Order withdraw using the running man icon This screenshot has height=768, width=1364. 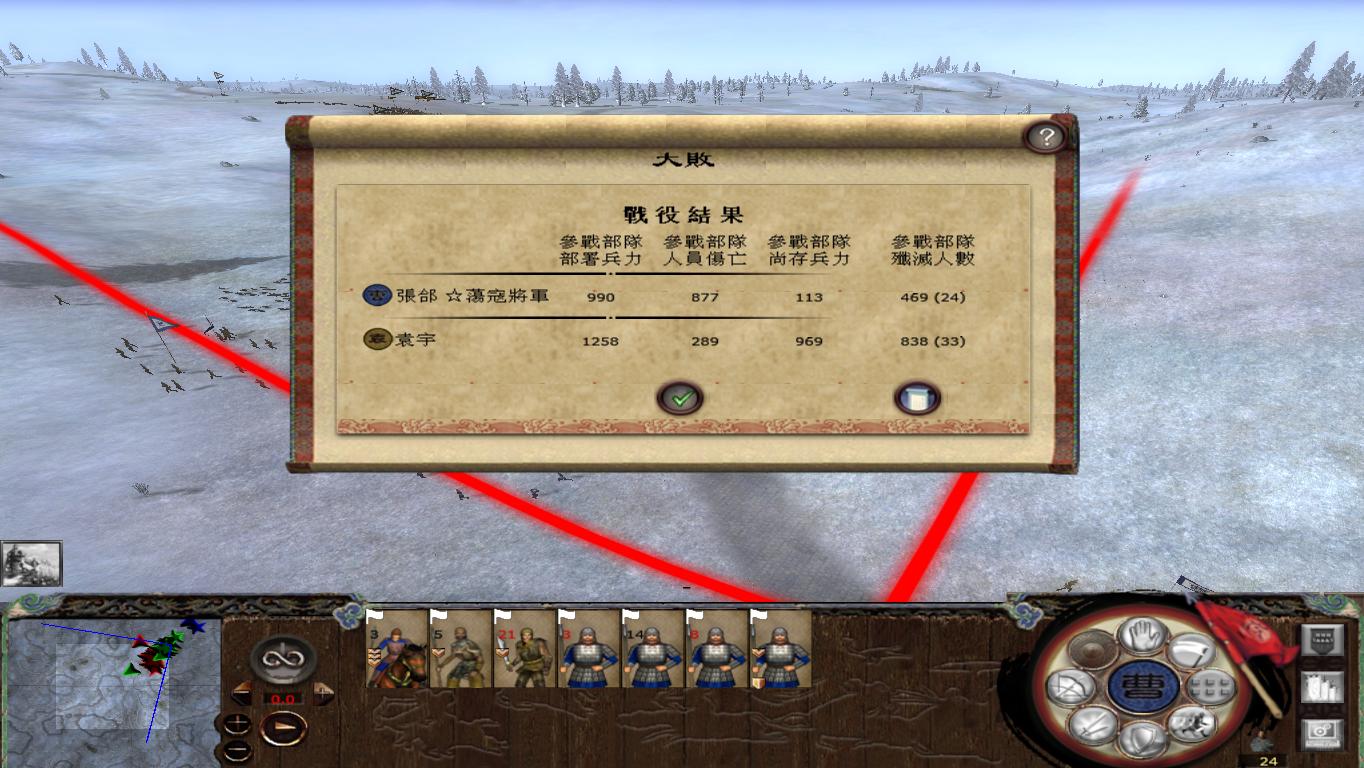click(1192, 723)
